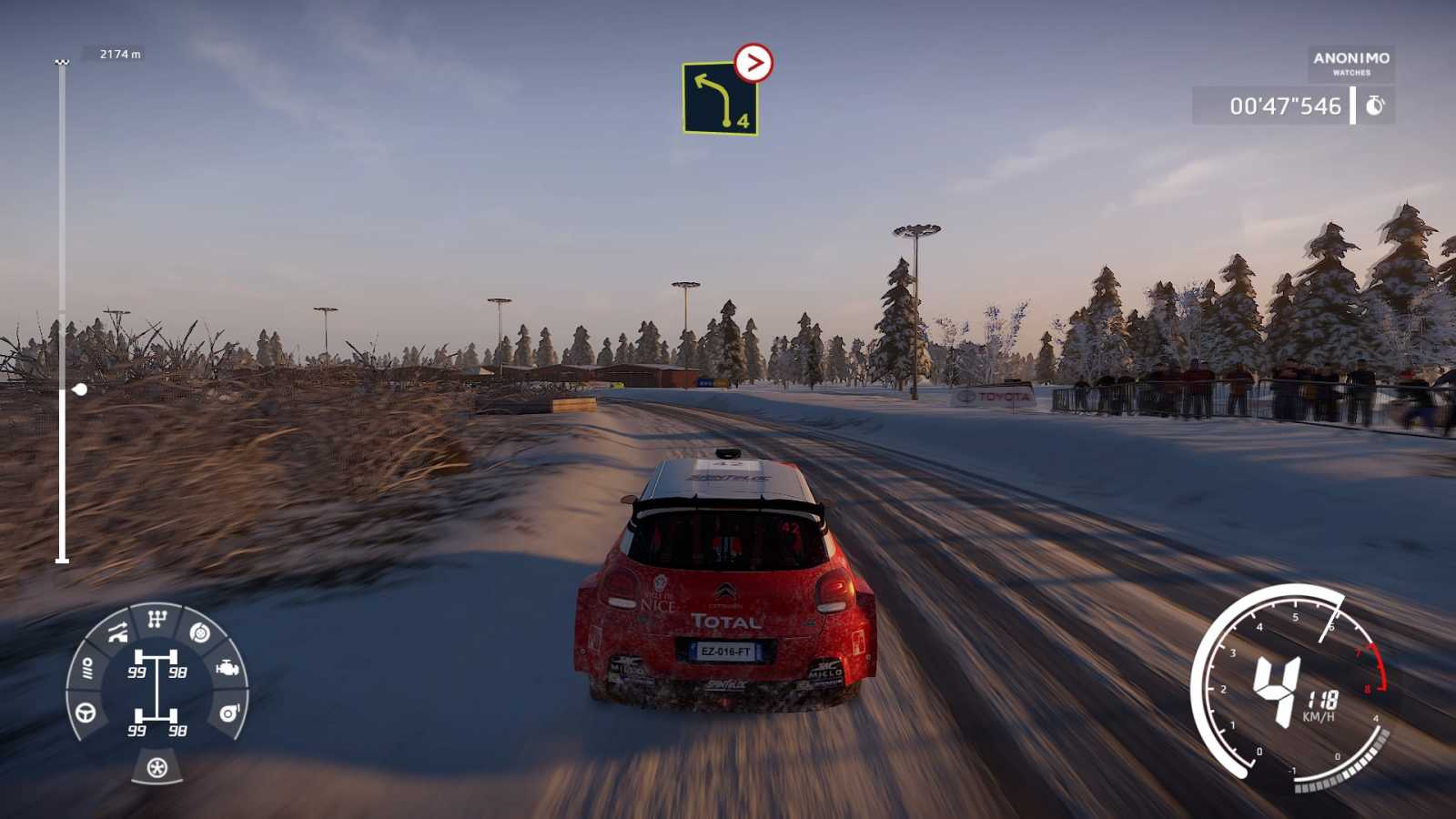Viewport: 1456px width, 819px height.
Task: Select the suspension icon at the wheel's top-left
Action: pos(117,631)
